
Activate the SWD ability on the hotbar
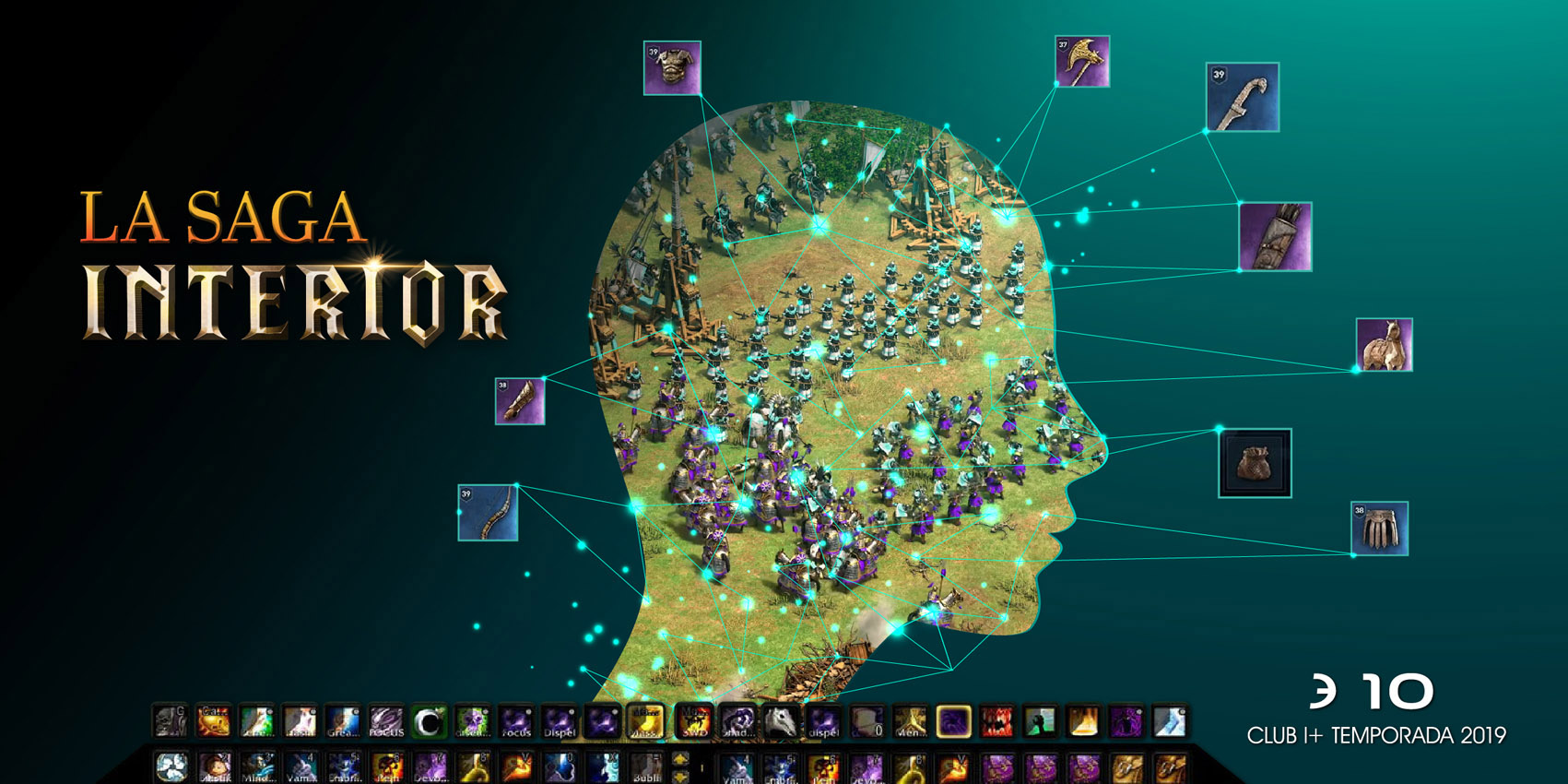click(693, 722)
